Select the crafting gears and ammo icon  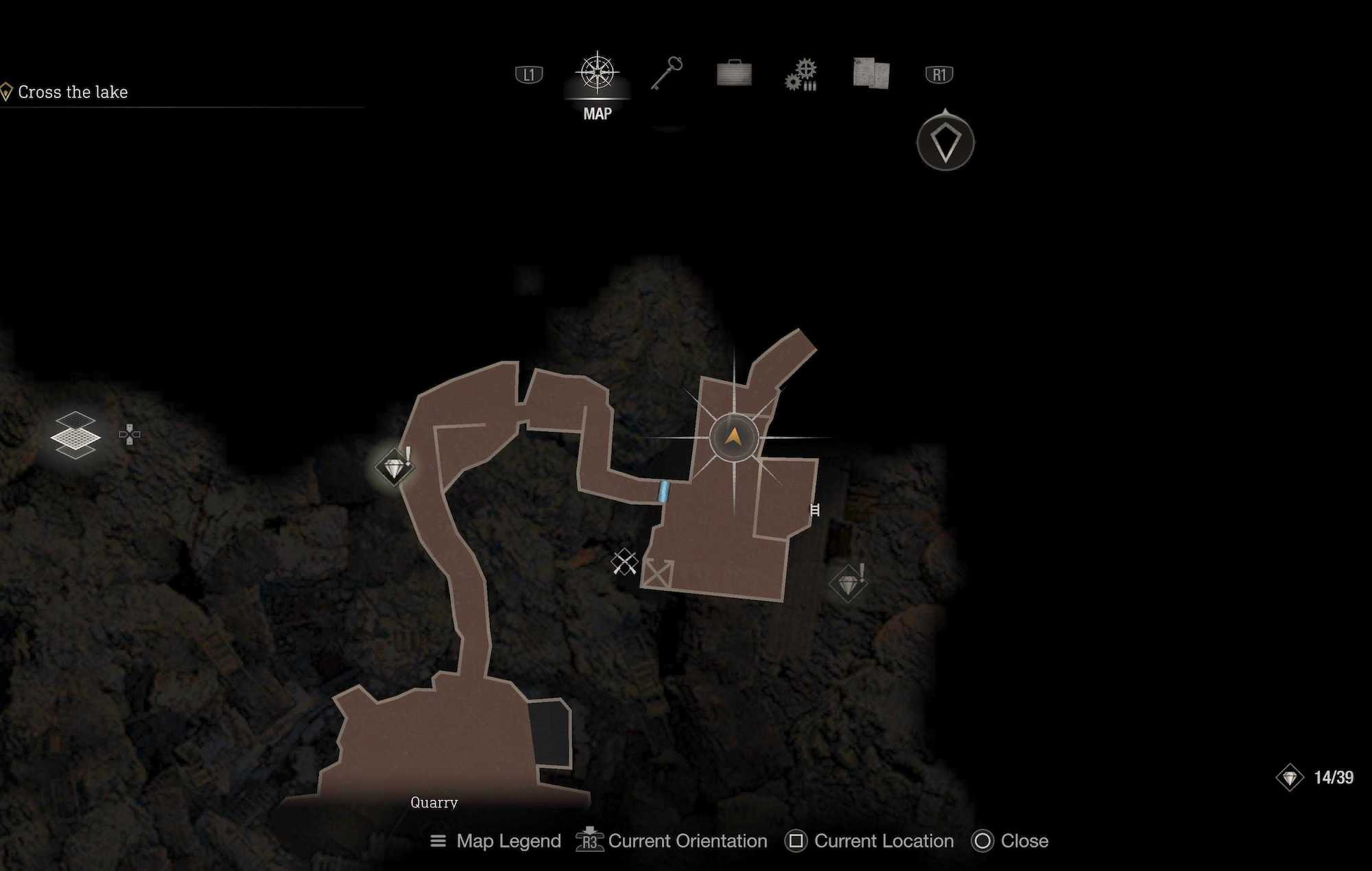coord(801,73)
